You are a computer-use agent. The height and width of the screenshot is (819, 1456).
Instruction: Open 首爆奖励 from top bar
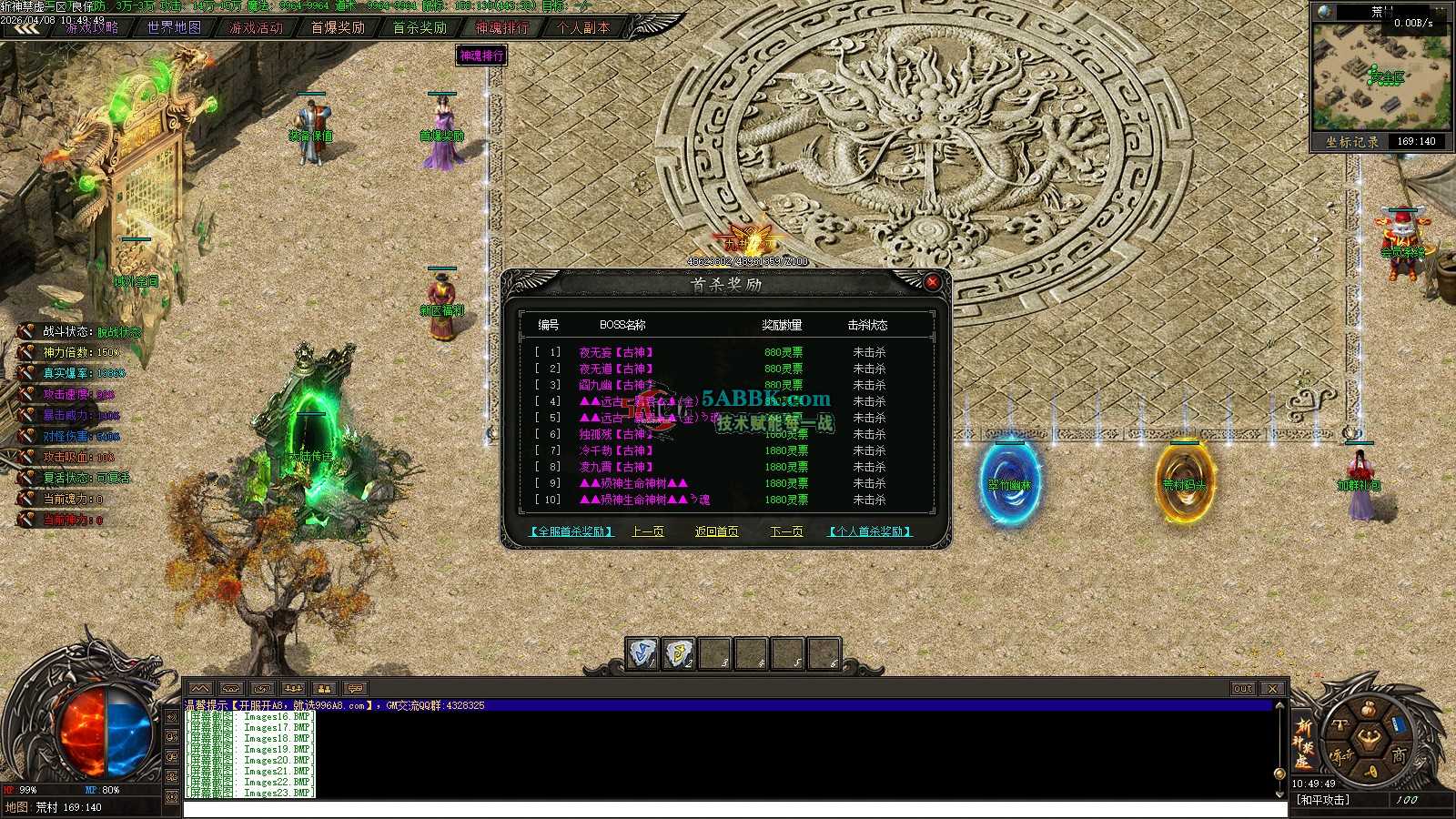(338, 27)
